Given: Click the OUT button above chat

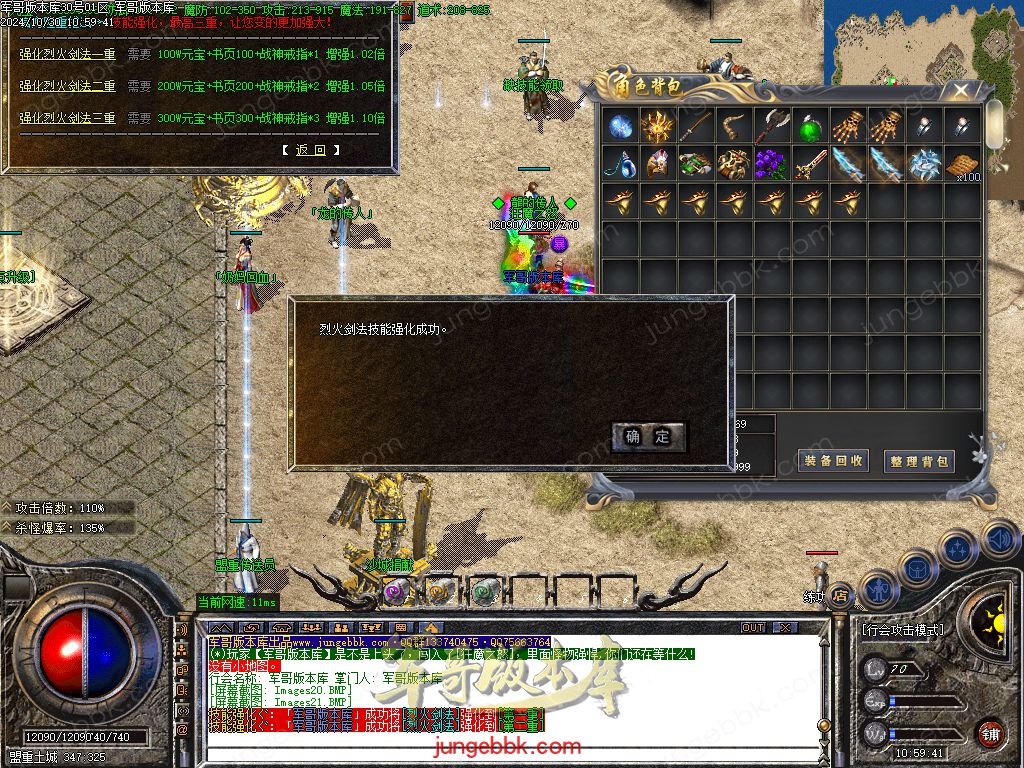Looking at the screenshot, I should point(752,627).
